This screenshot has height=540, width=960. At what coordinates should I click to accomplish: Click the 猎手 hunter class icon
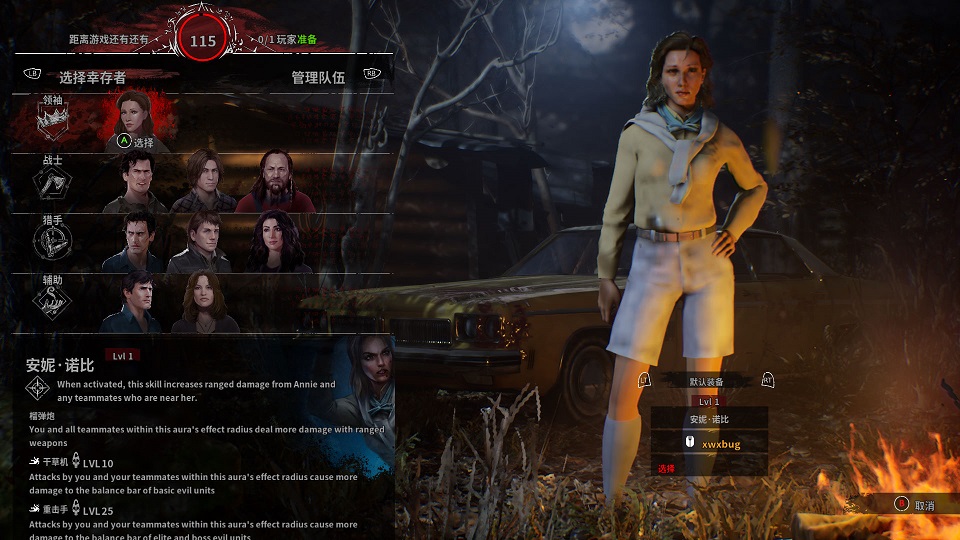click(53, 241)
